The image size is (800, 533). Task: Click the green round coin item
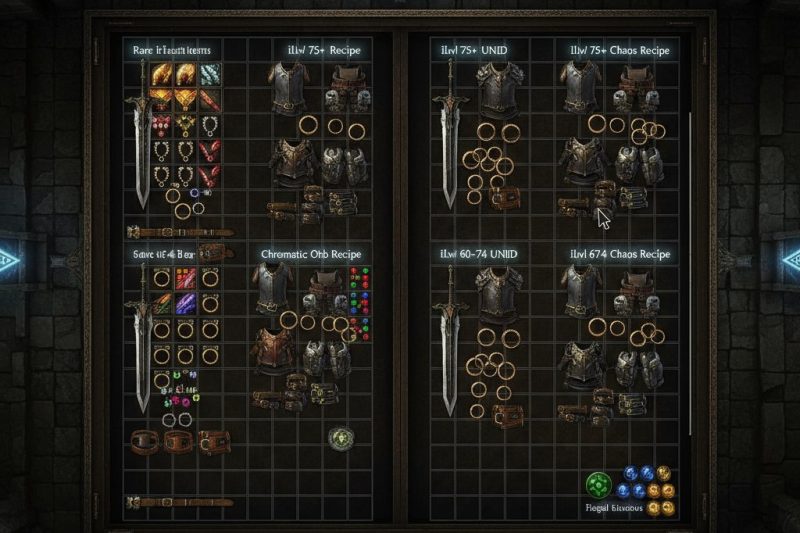[x=340, y=438]
